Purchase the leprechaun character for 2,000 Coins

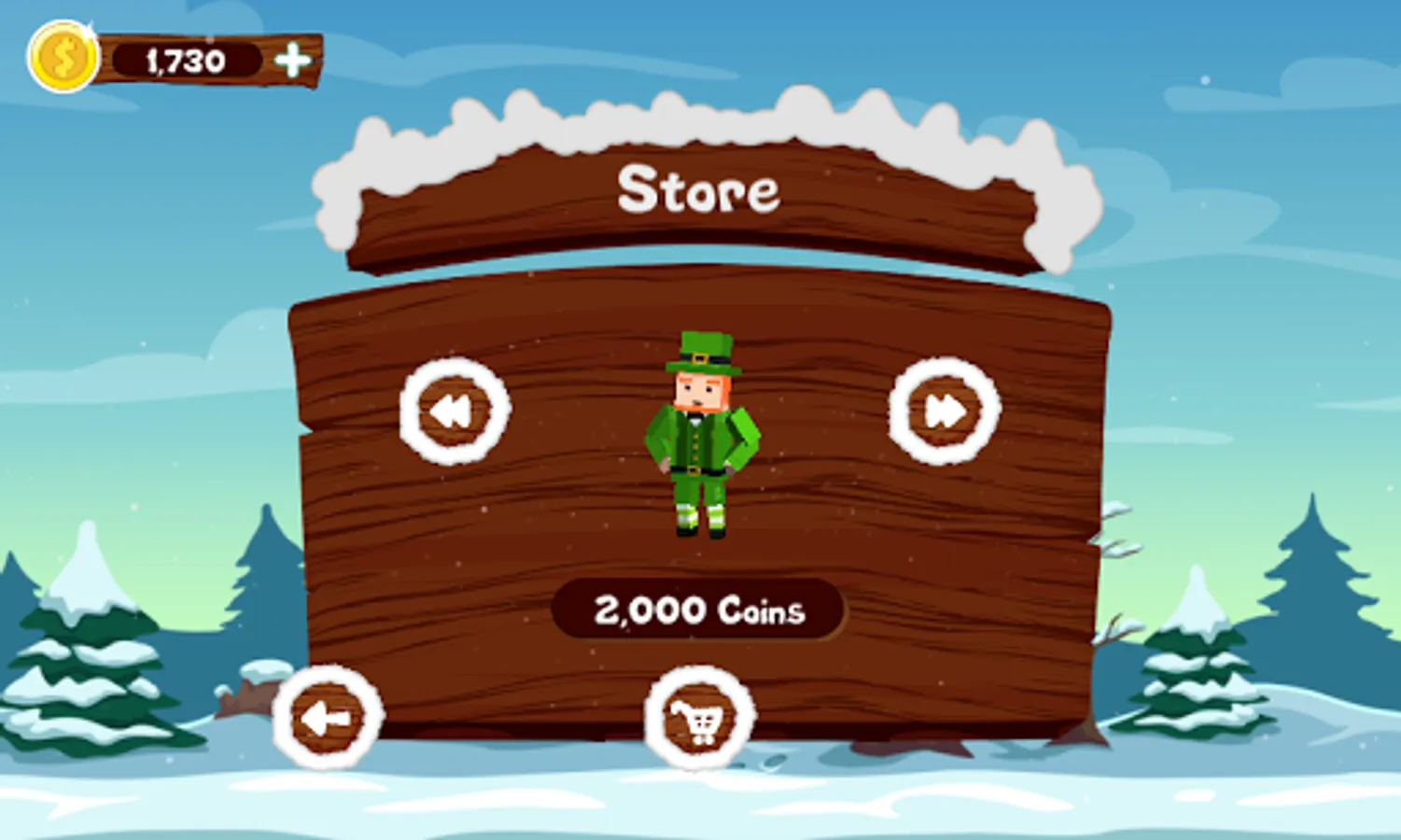700,714
